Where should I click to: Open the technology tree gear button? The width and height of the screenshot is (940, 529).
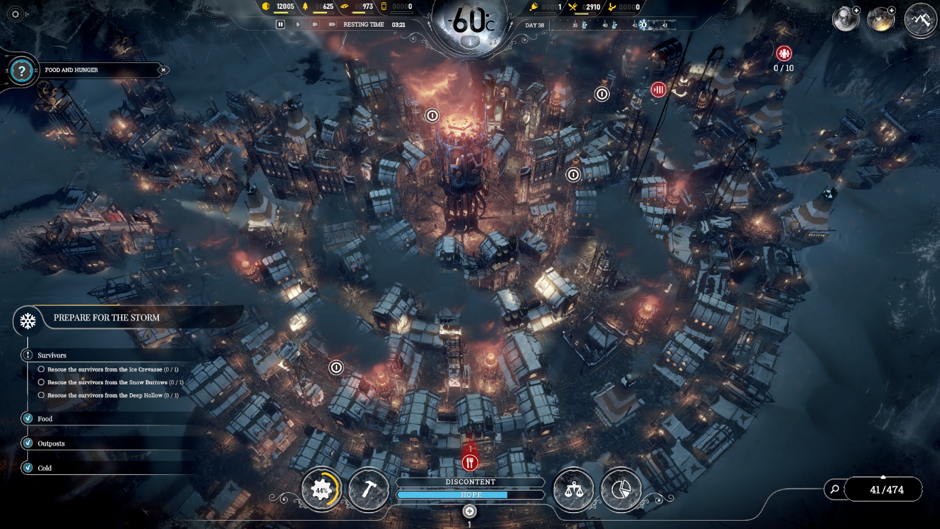point(321,489)
